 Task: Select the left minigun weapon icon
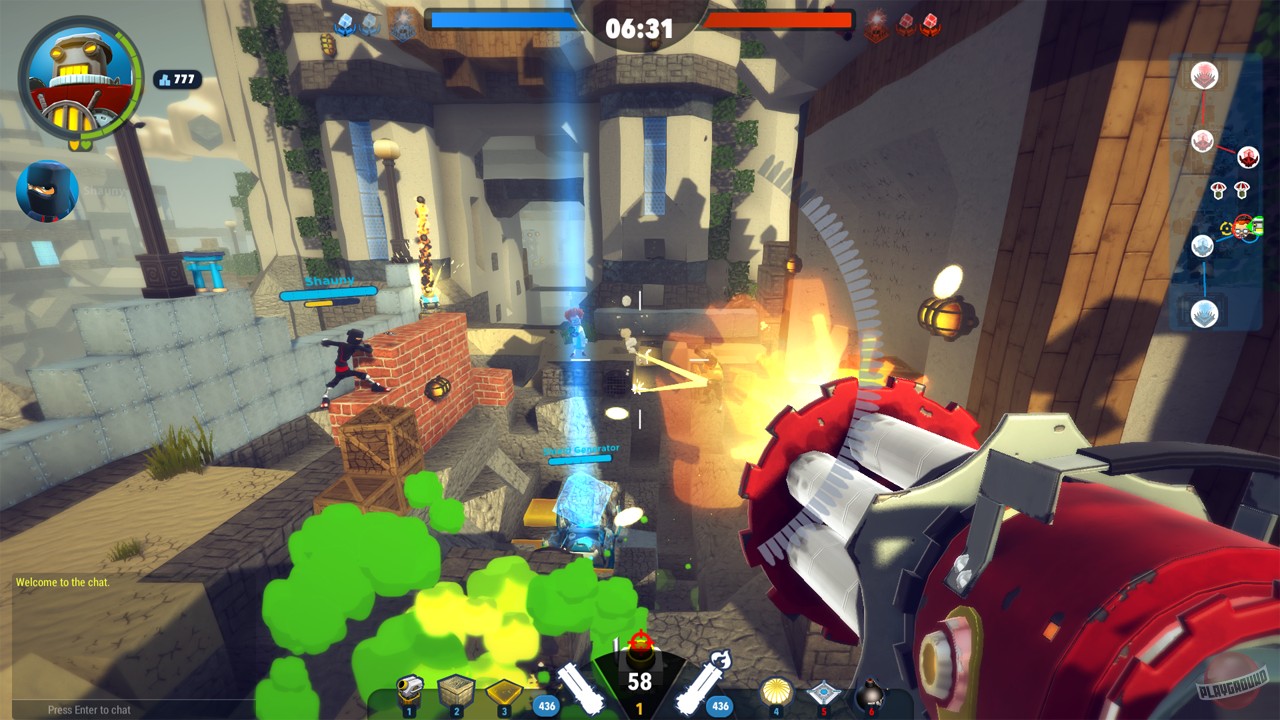pyautogui.click(x=580, y=690)
